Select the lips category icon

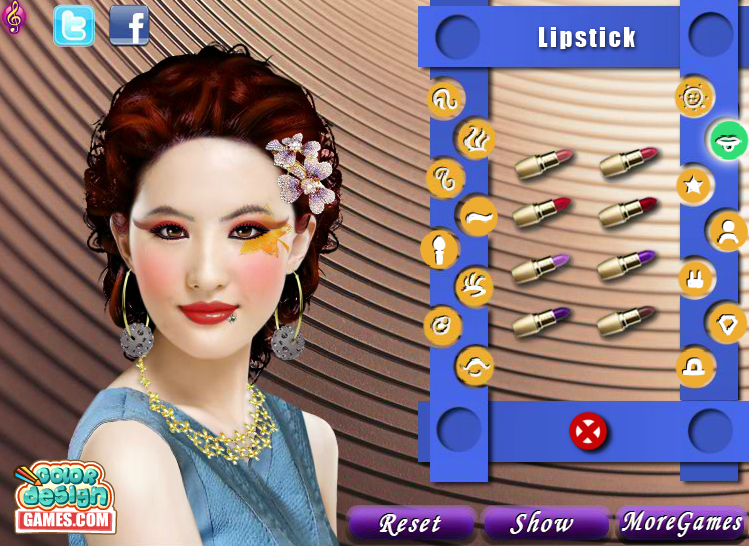(729, 141)
